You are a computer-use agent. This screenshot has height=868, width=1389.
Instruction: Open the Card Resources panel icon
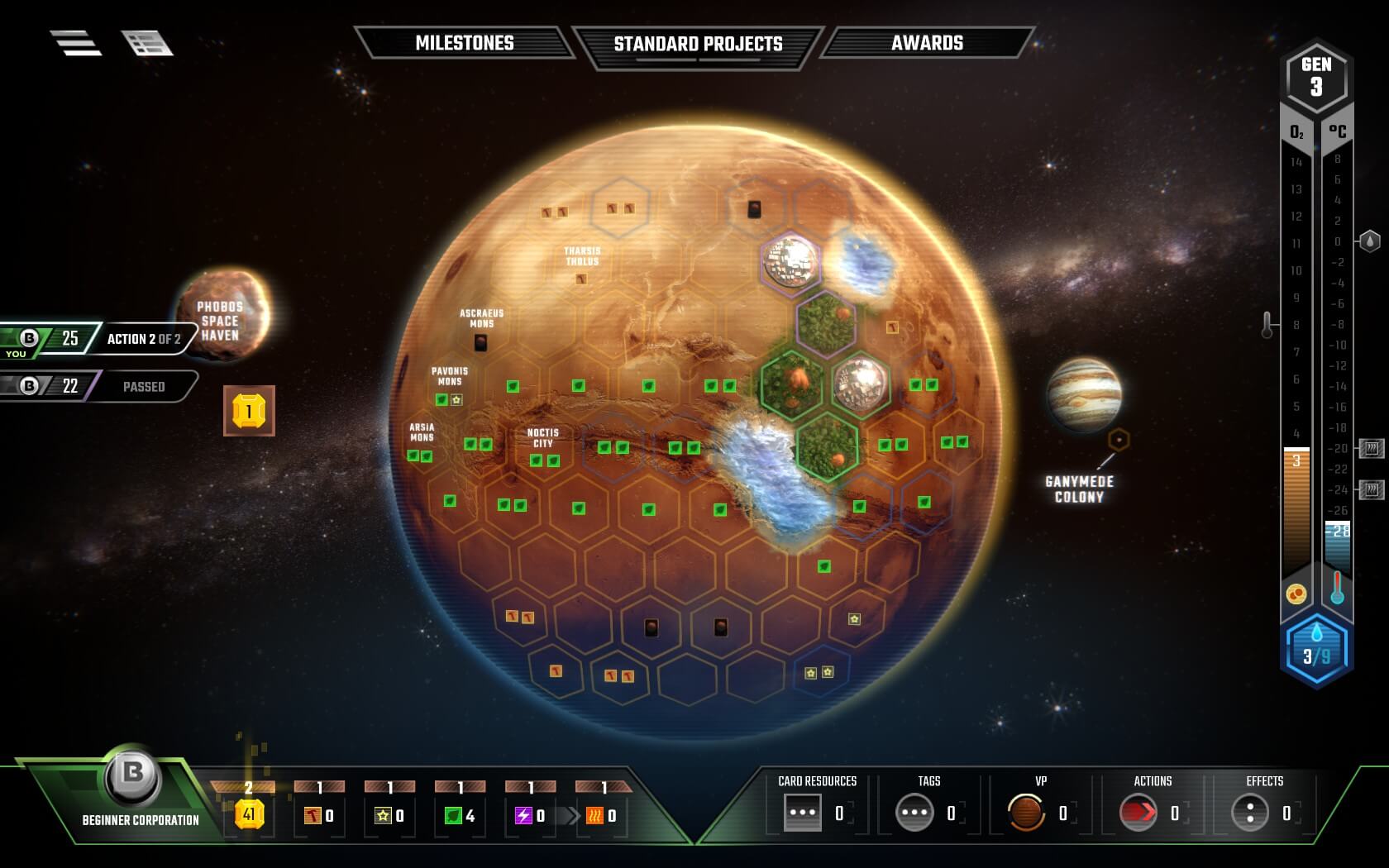801,812
